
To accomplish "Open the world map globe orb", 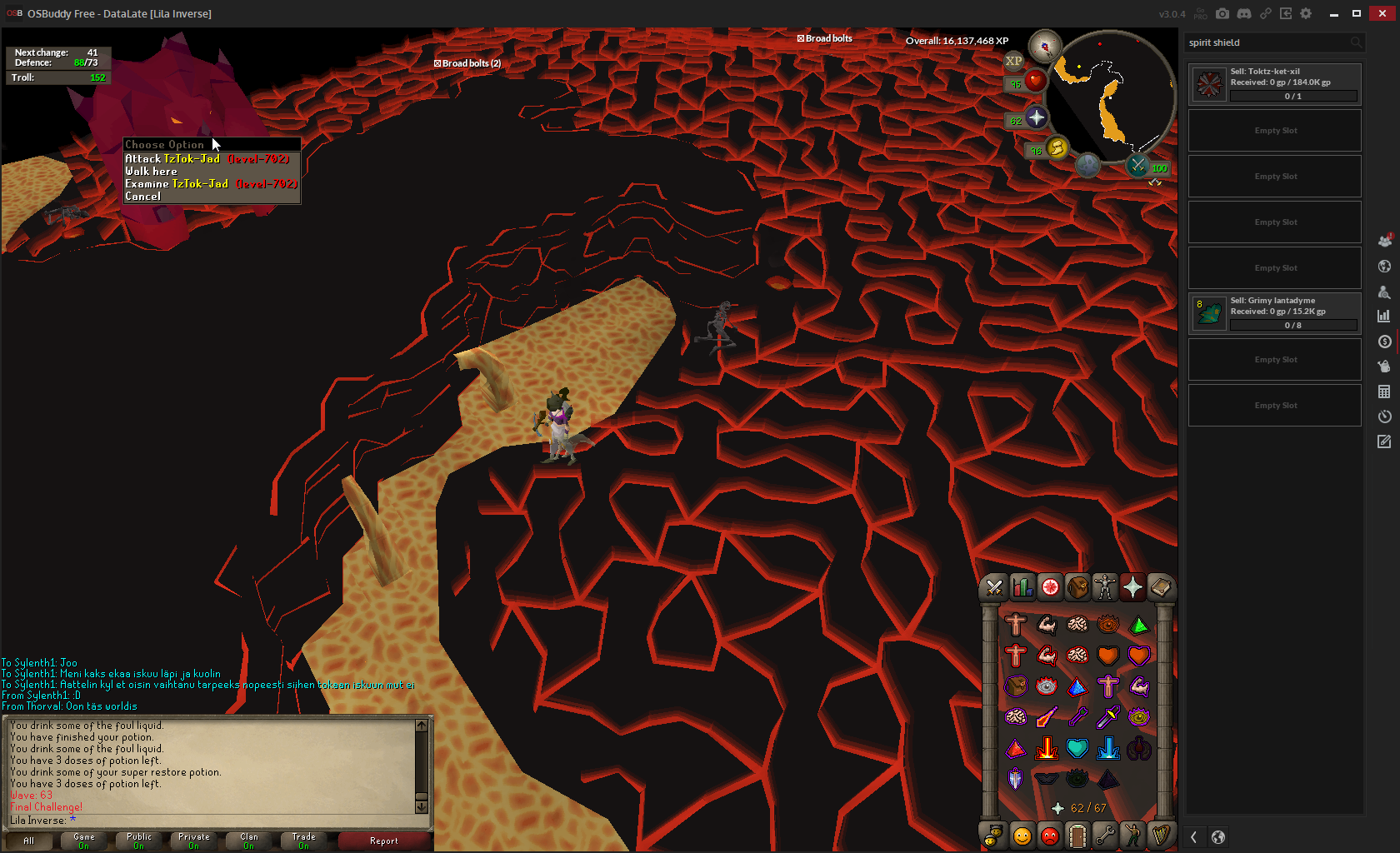I will pos(1087,165).
